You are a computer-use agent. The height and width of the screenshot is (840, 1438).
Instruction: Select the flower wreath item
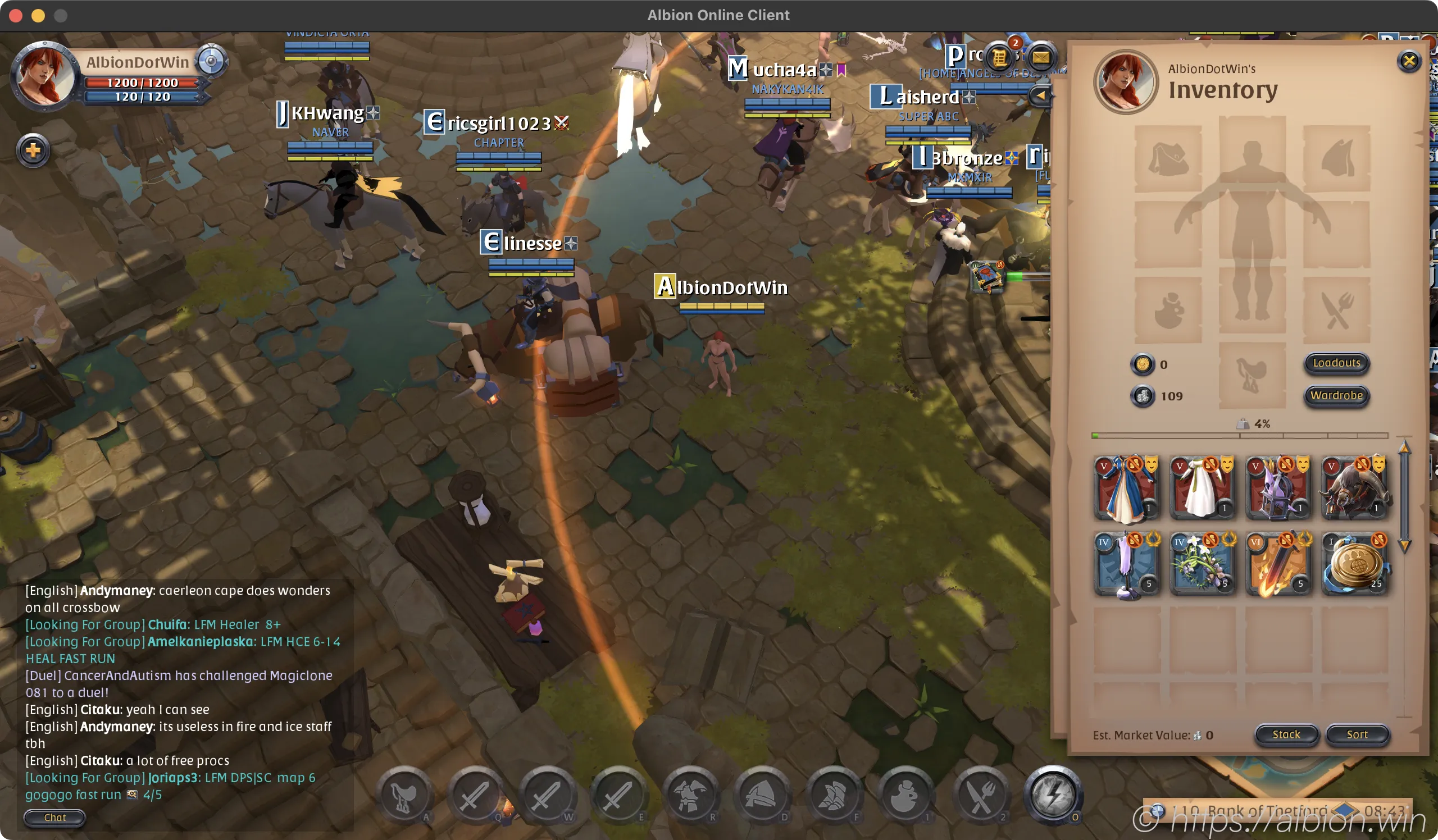coord(1202,564)
